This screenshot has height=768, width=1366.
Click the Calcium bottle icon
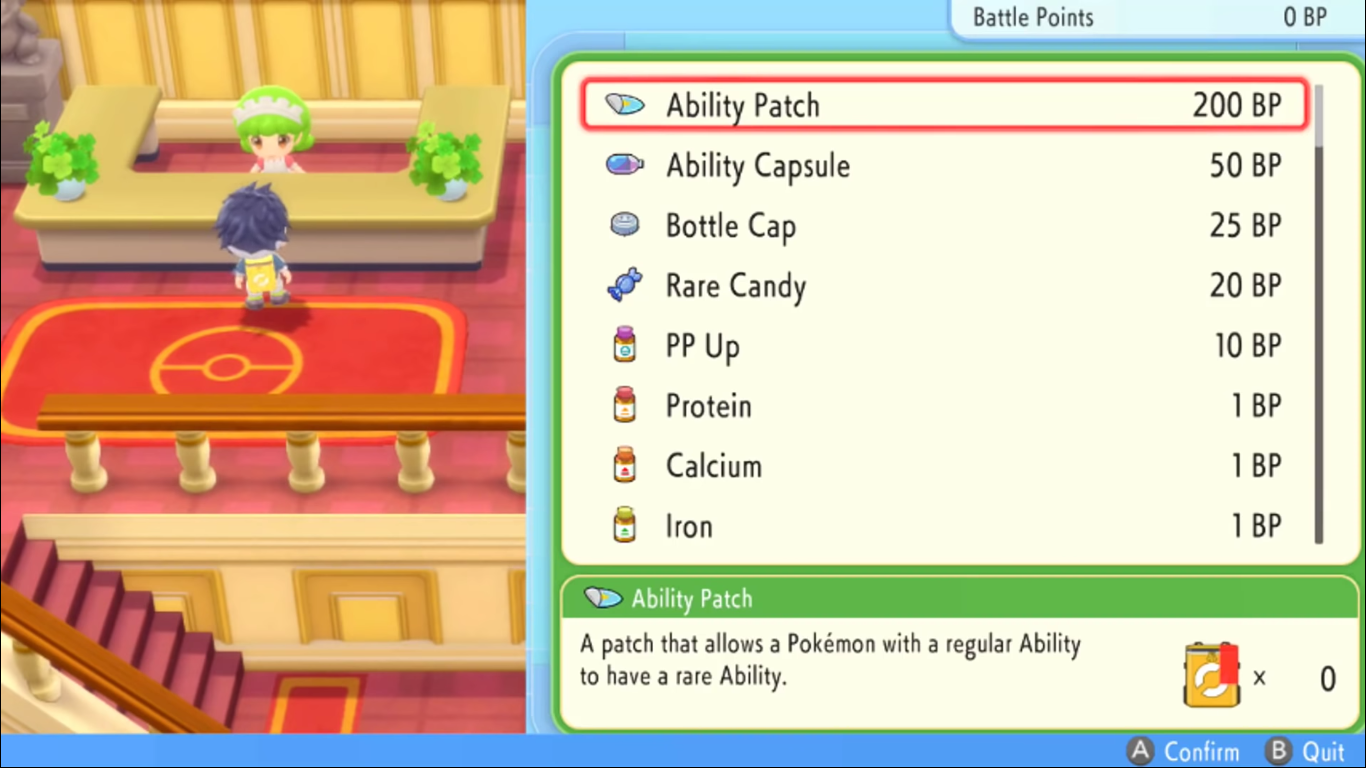coord(623,464)
